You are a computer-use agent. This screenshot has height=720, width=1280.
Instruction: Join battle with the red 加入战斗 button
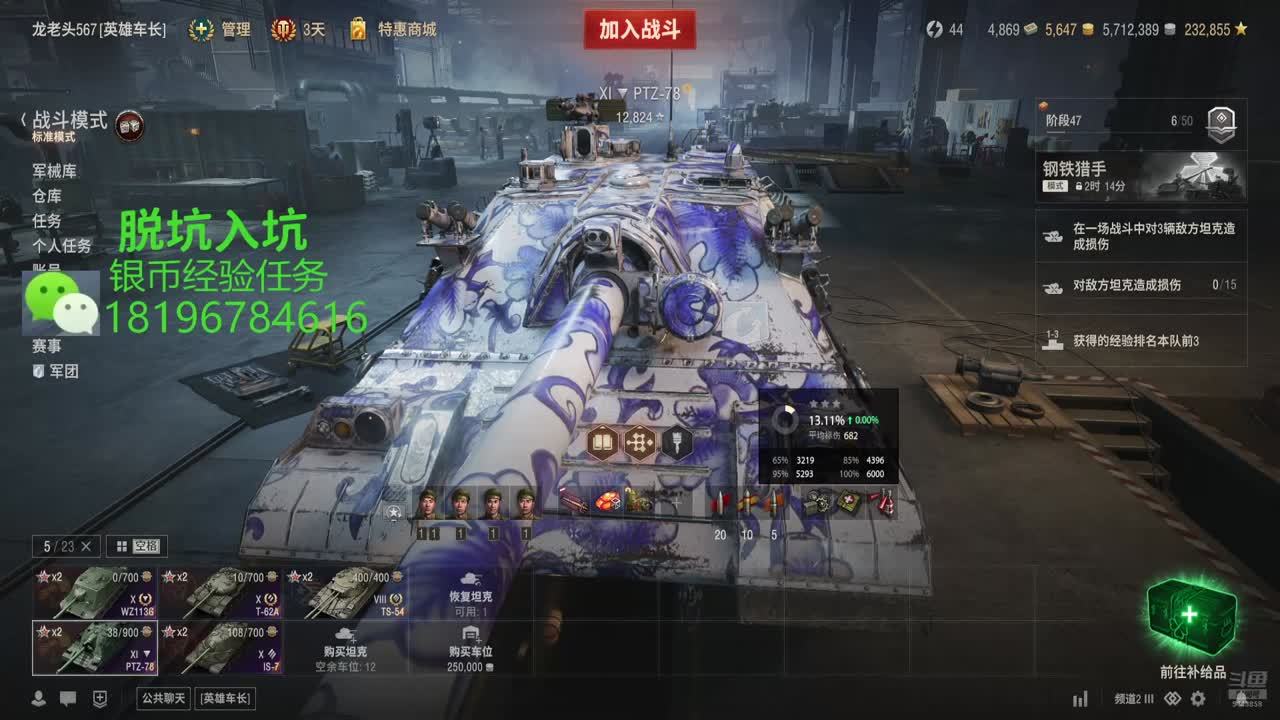[x=639, y=30]
